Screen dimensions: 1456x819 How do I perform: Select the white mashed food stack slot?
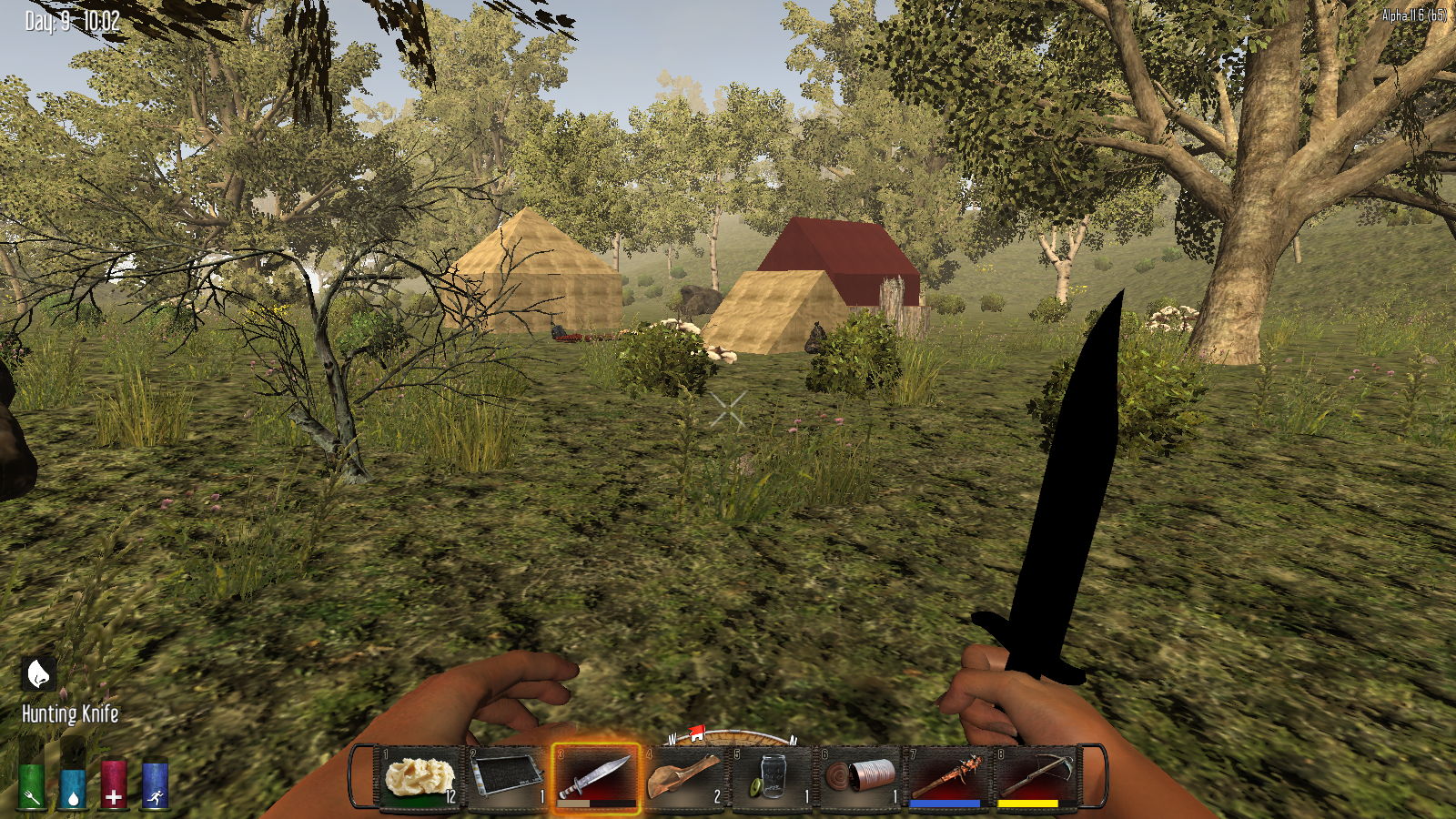pos(420,778)
